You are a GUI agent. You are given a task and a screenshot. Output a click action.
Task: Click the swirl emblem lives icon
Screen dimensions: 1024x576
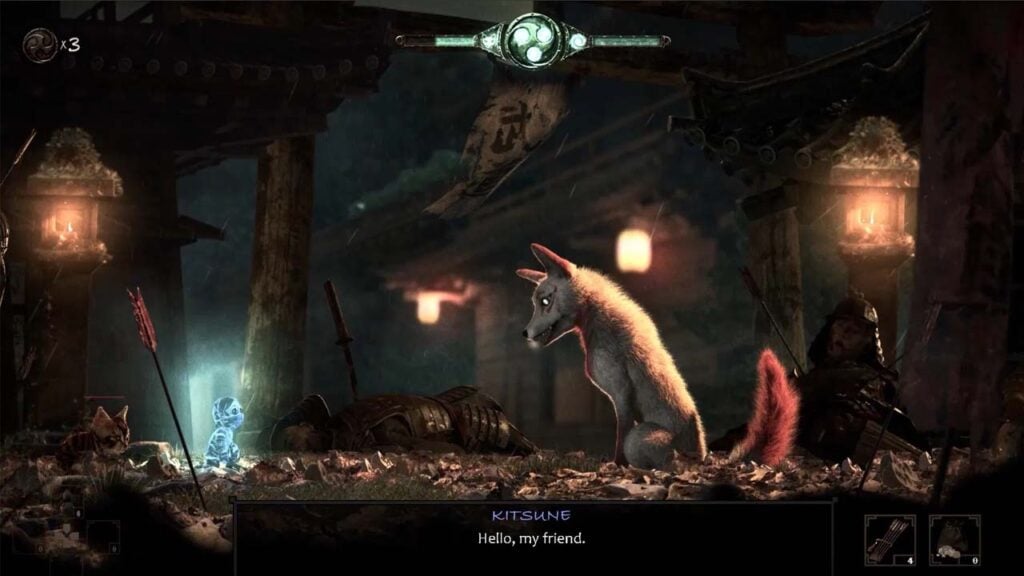tap(38, 44)
